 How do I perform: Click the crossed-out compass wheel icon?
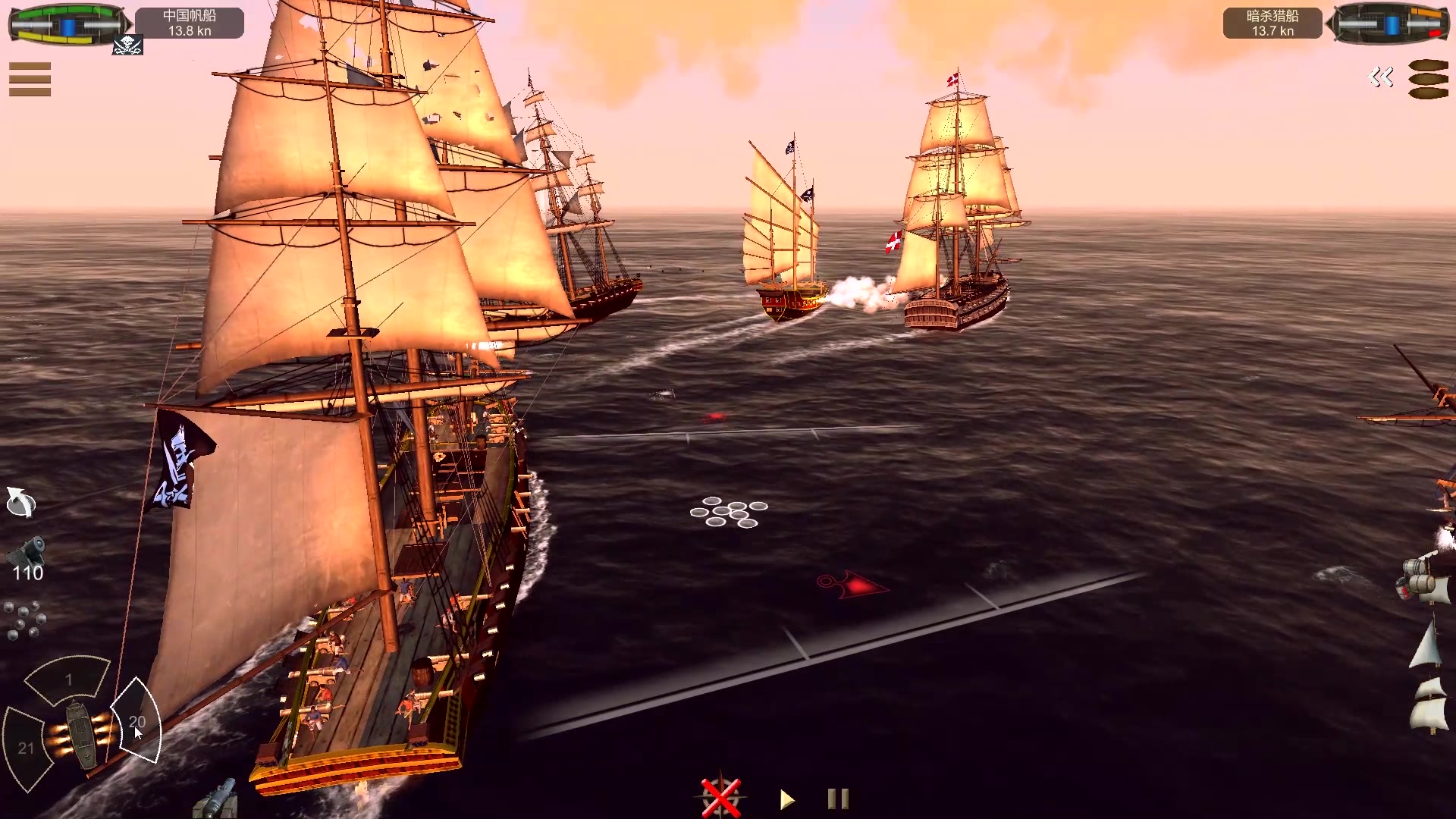pos(720,798)
